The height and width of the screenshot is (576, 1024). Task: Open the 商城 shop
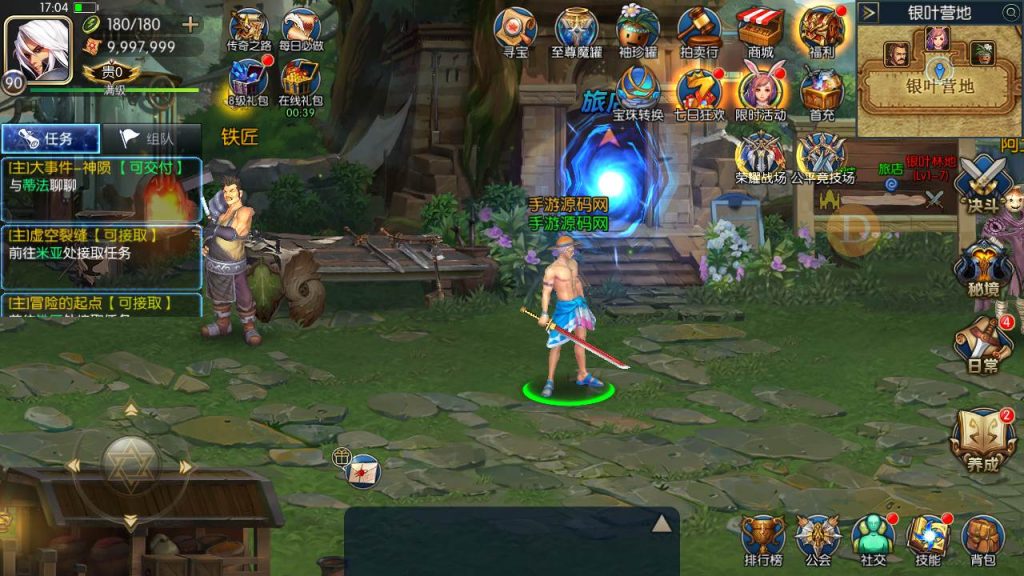(760, 30)
